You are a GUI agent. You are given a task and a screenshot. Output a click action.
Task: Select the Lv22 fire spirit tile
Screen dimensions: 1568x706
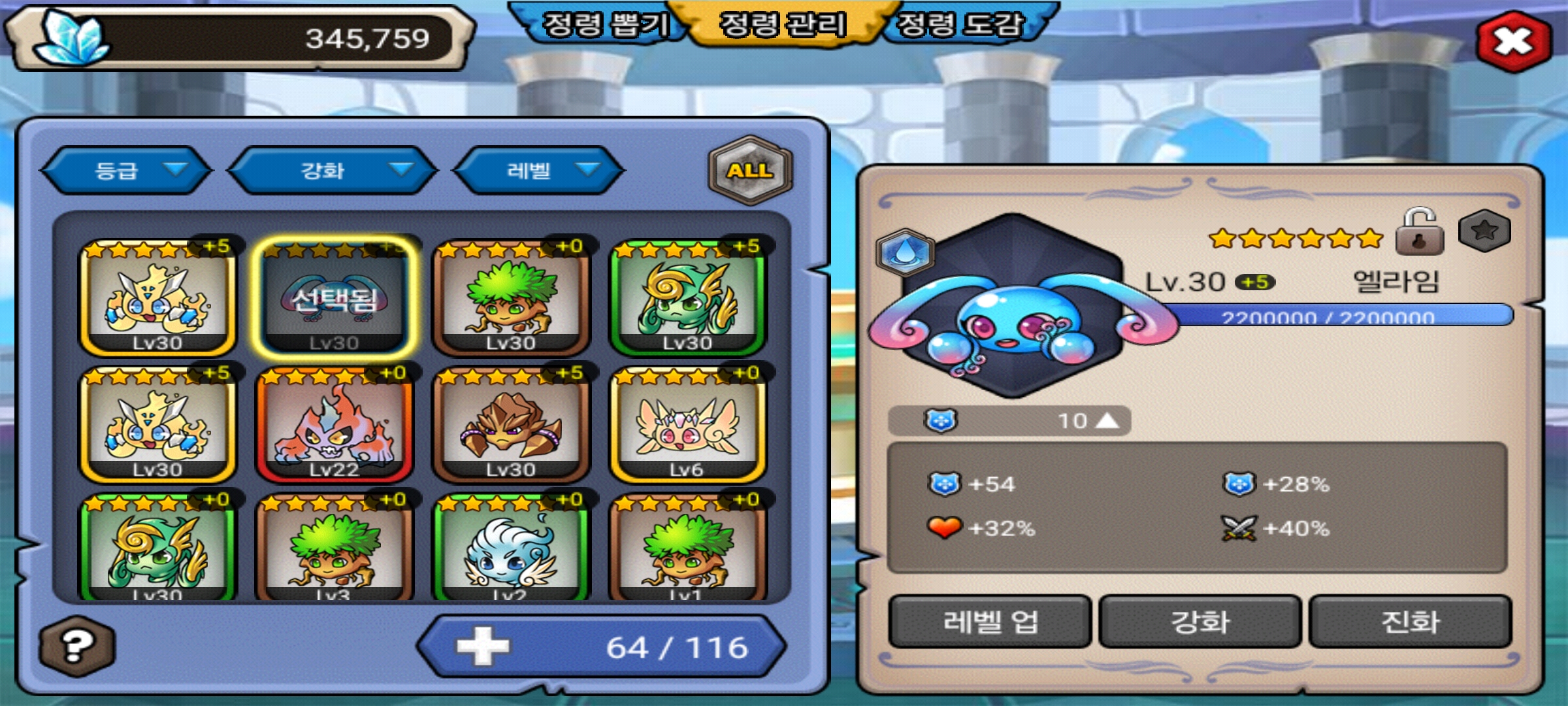pyautogui.click(x=334, y=425)
